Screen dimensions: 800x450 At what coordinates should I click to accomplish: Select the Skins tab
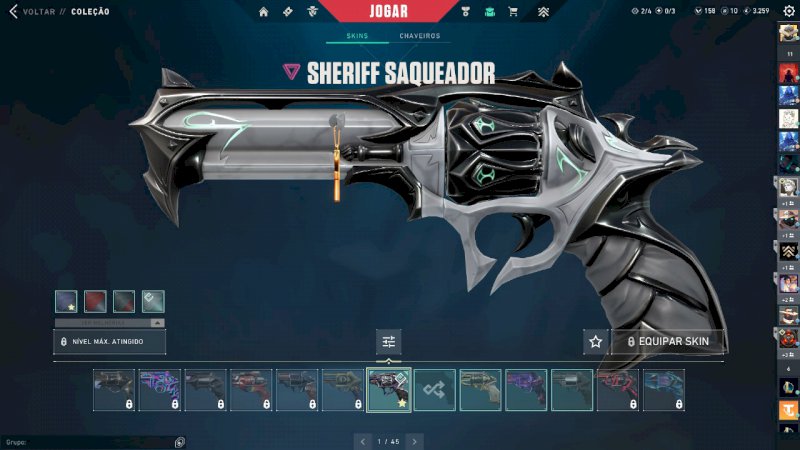[x=357, y=36]
